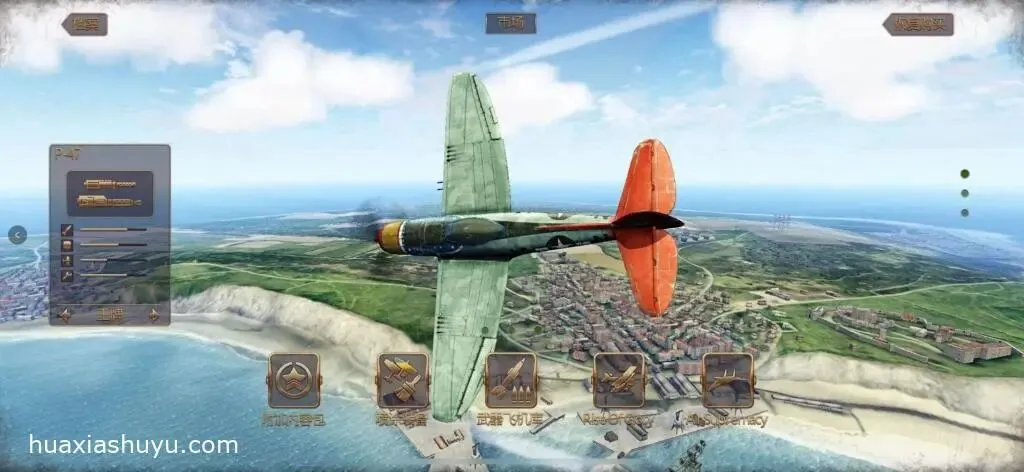Screen dimensions: 1024x472
Task: Open the star medal badge icon
Action: click(x=294, y=380)
